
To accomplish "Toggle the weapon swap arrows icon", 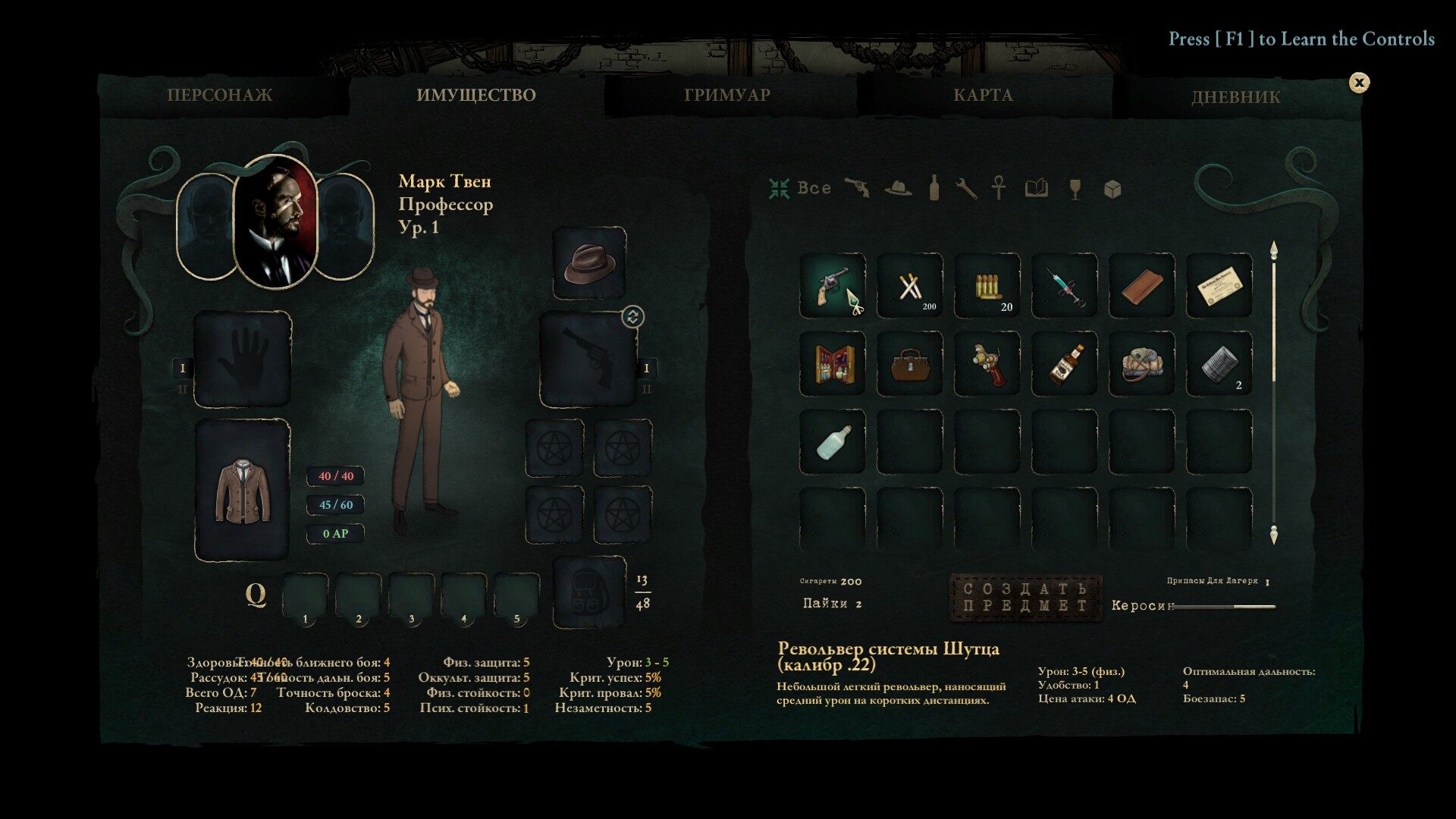I will pyautogui.click(x=632, y=316).
